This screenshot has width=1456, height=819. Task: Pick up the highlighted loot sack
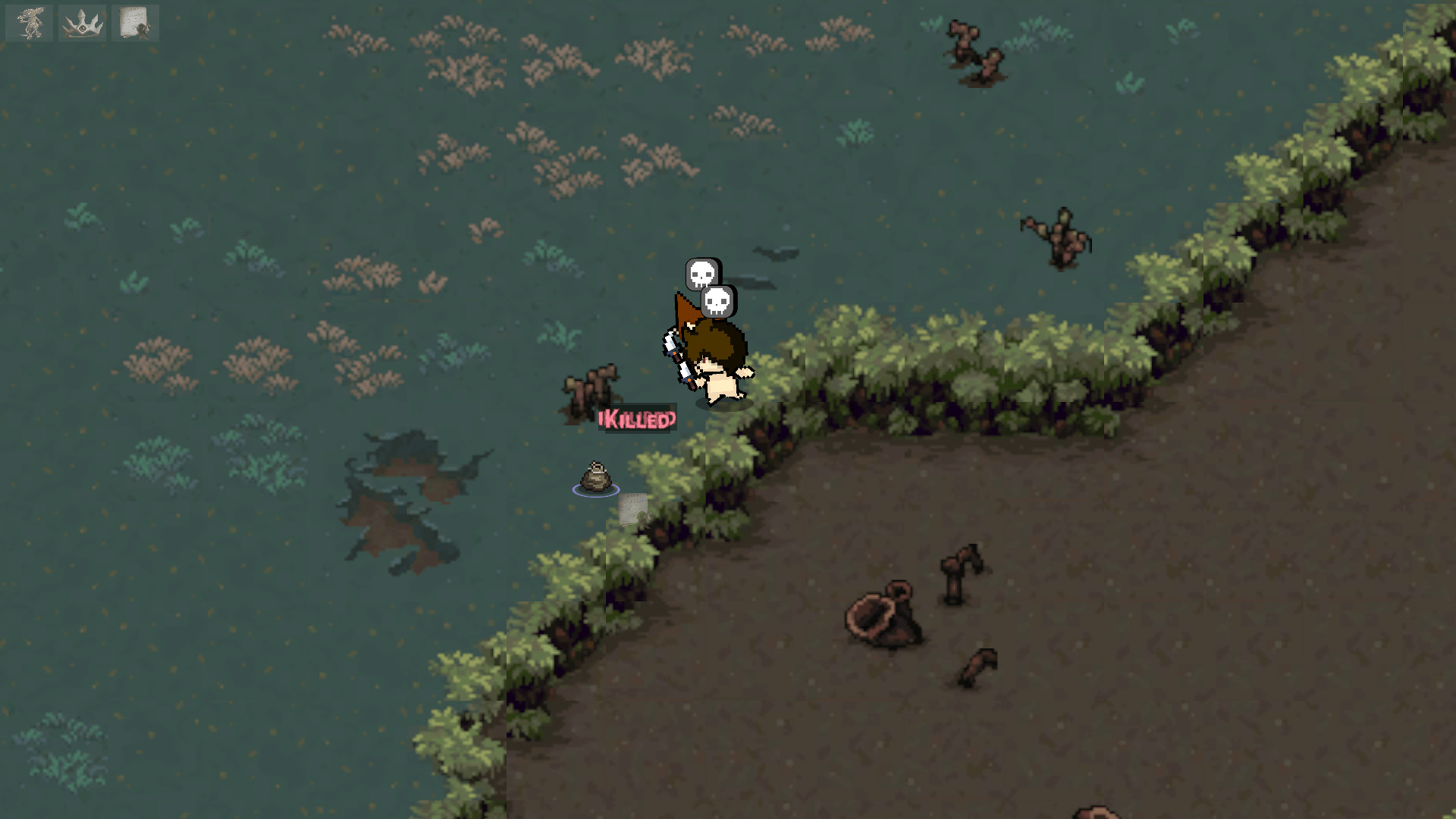point(596,478)
